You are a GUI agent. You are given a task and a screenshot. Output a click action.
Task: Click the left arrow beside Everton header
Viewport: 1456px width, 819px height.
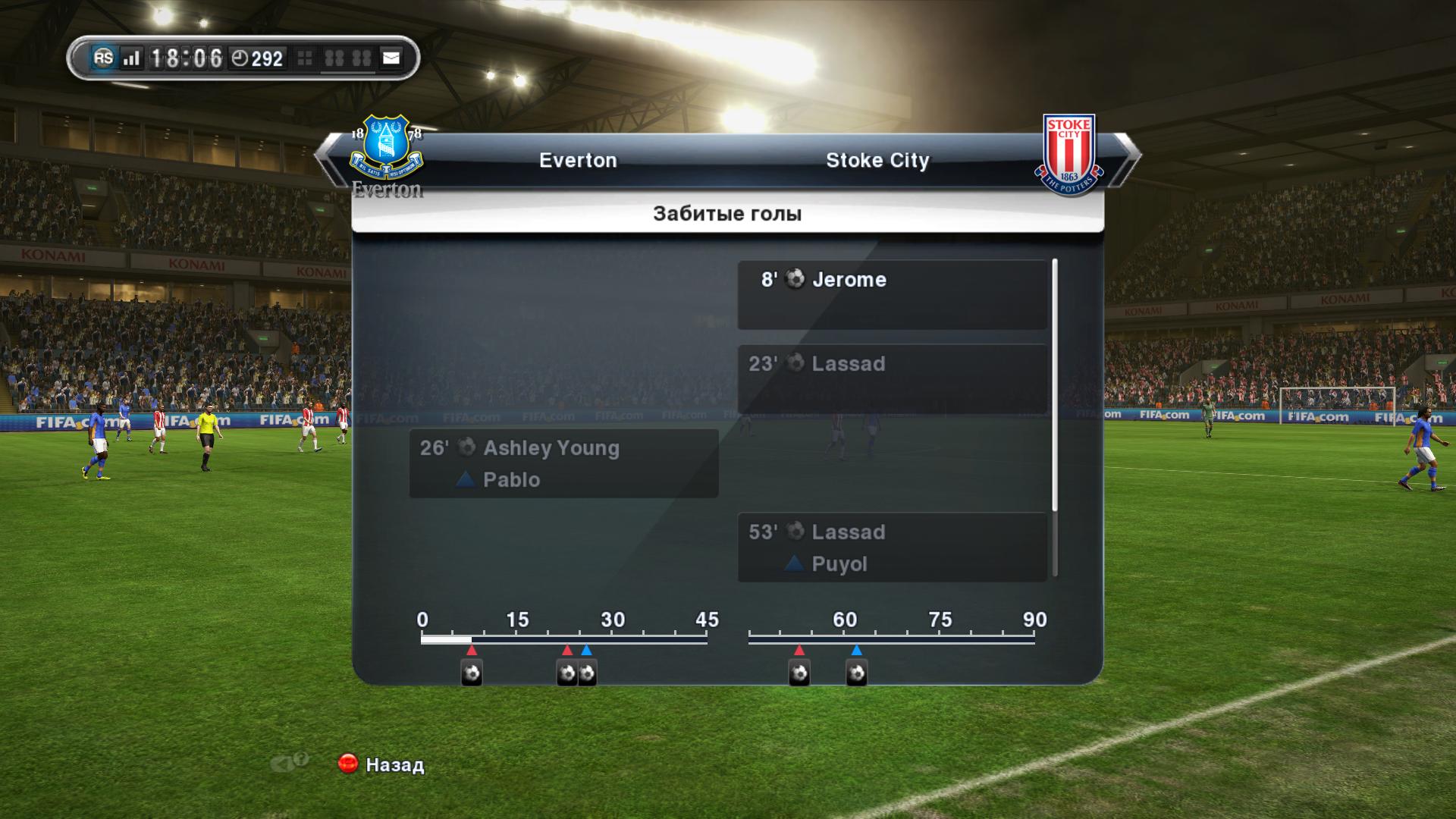click(x=325, y=155)
